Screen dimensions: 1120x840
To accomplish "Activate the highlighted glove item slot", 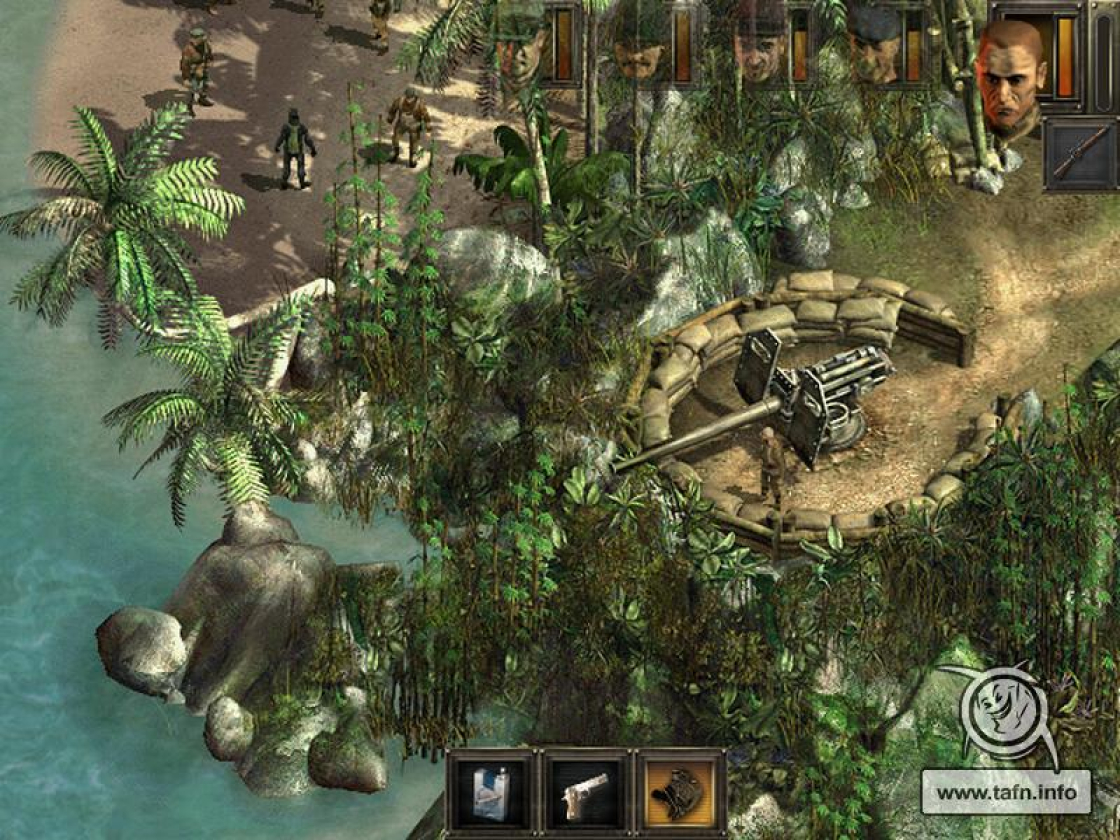I will coord(680,792).
